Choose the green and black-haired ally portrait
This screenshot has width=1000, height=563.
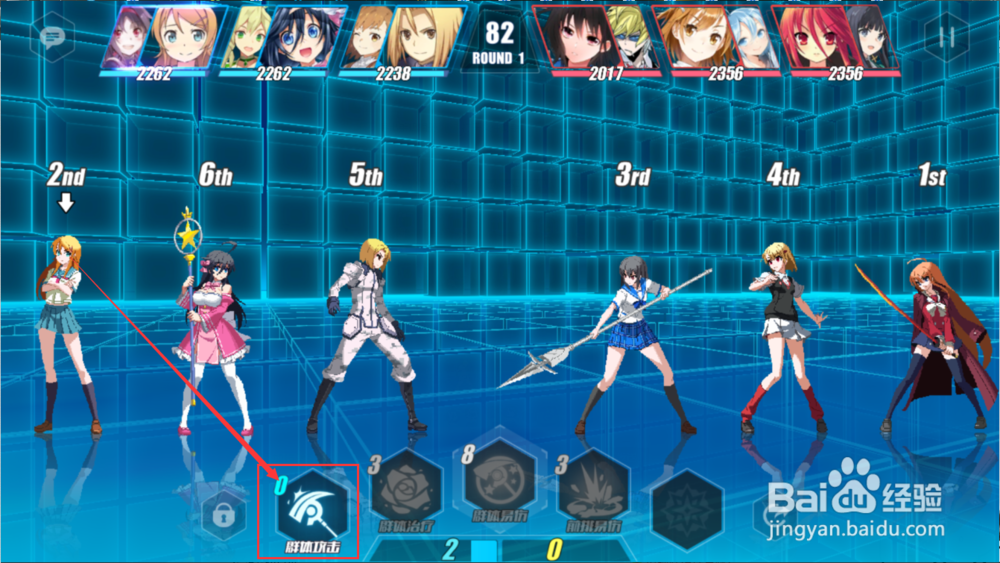pyautogui.click(x=283, y=39)
